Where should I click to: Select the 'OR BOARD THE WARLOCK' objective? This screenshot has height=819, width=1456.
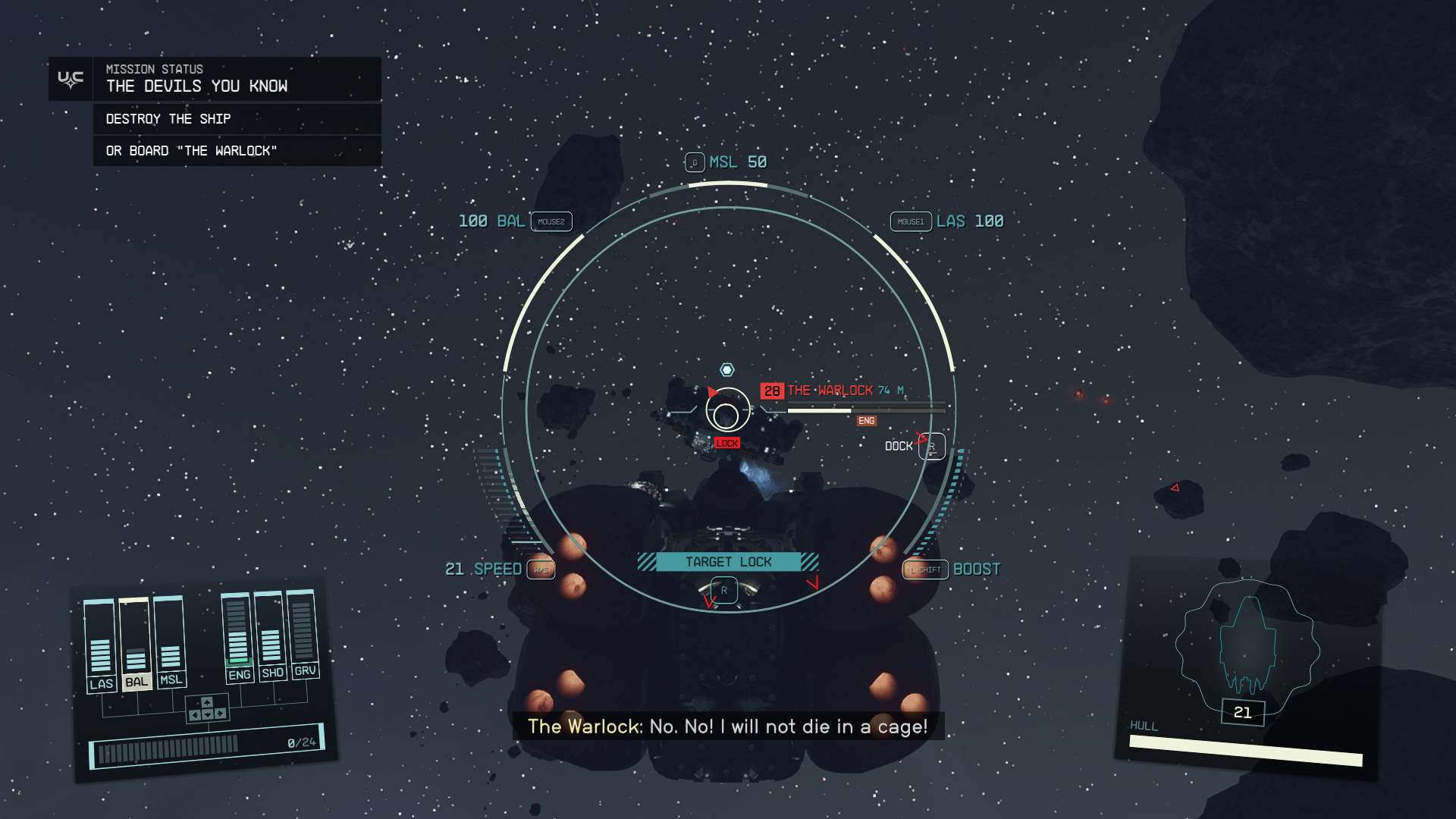[192, 150]
